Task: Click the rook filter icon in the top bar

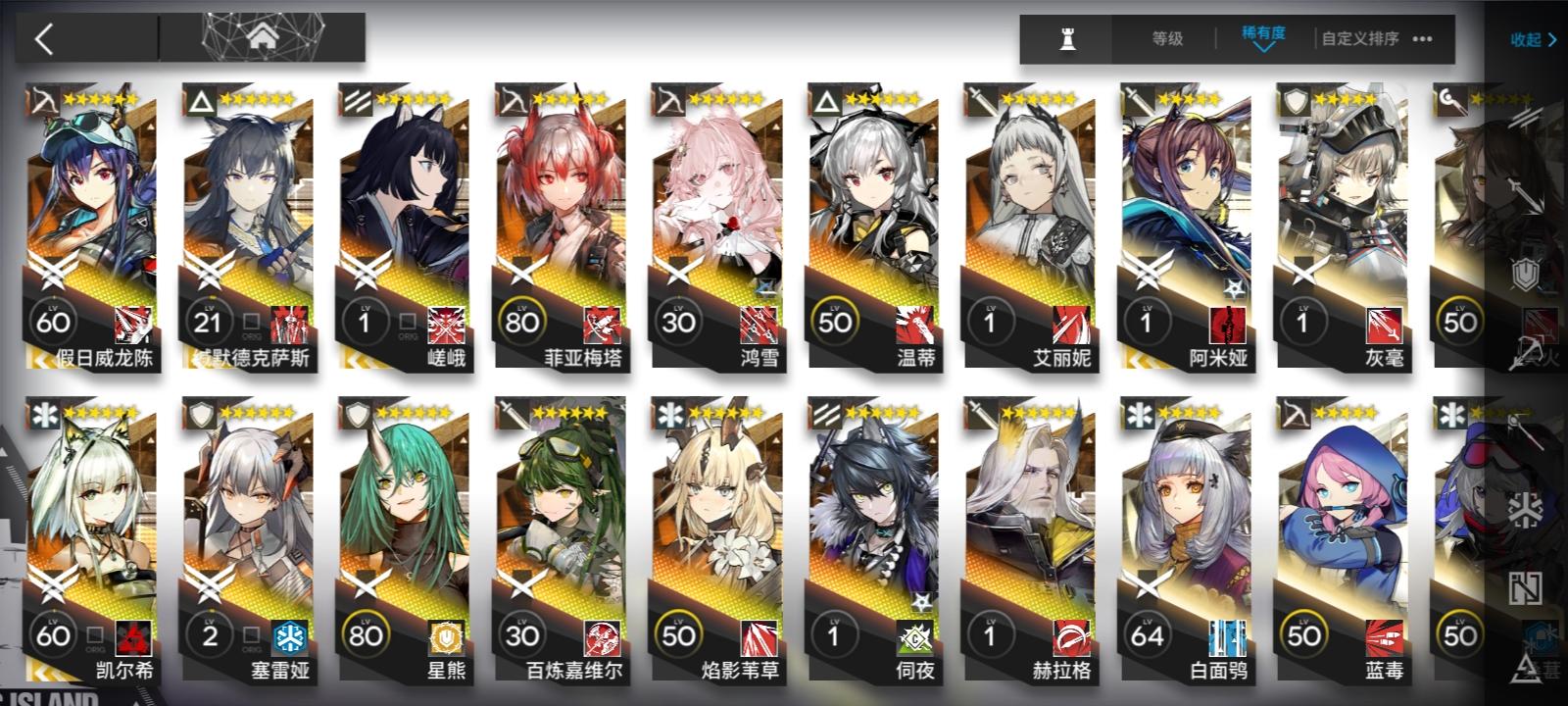Action: 1067,39
